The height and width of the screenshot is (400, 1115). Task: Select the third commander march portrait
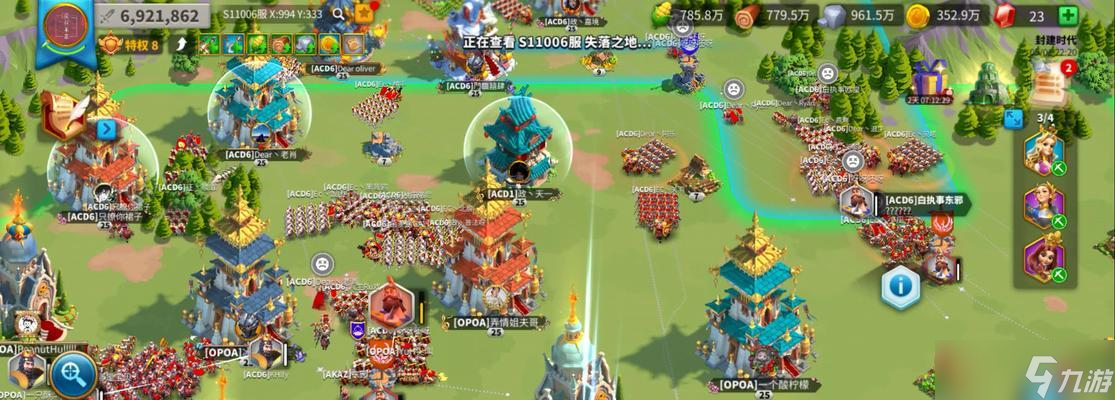pos(1044,259)
